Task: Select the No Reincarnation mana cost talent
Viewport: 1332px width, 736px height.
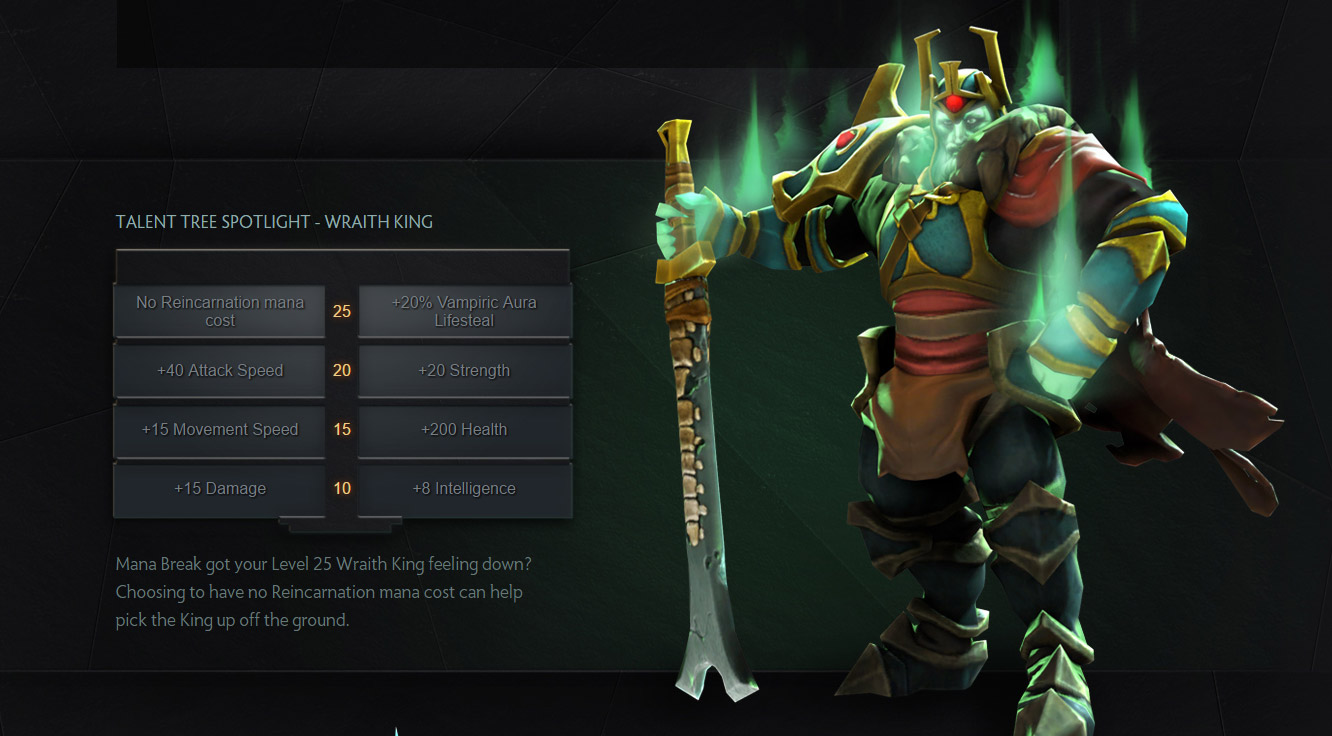Action: click(220, 311)
